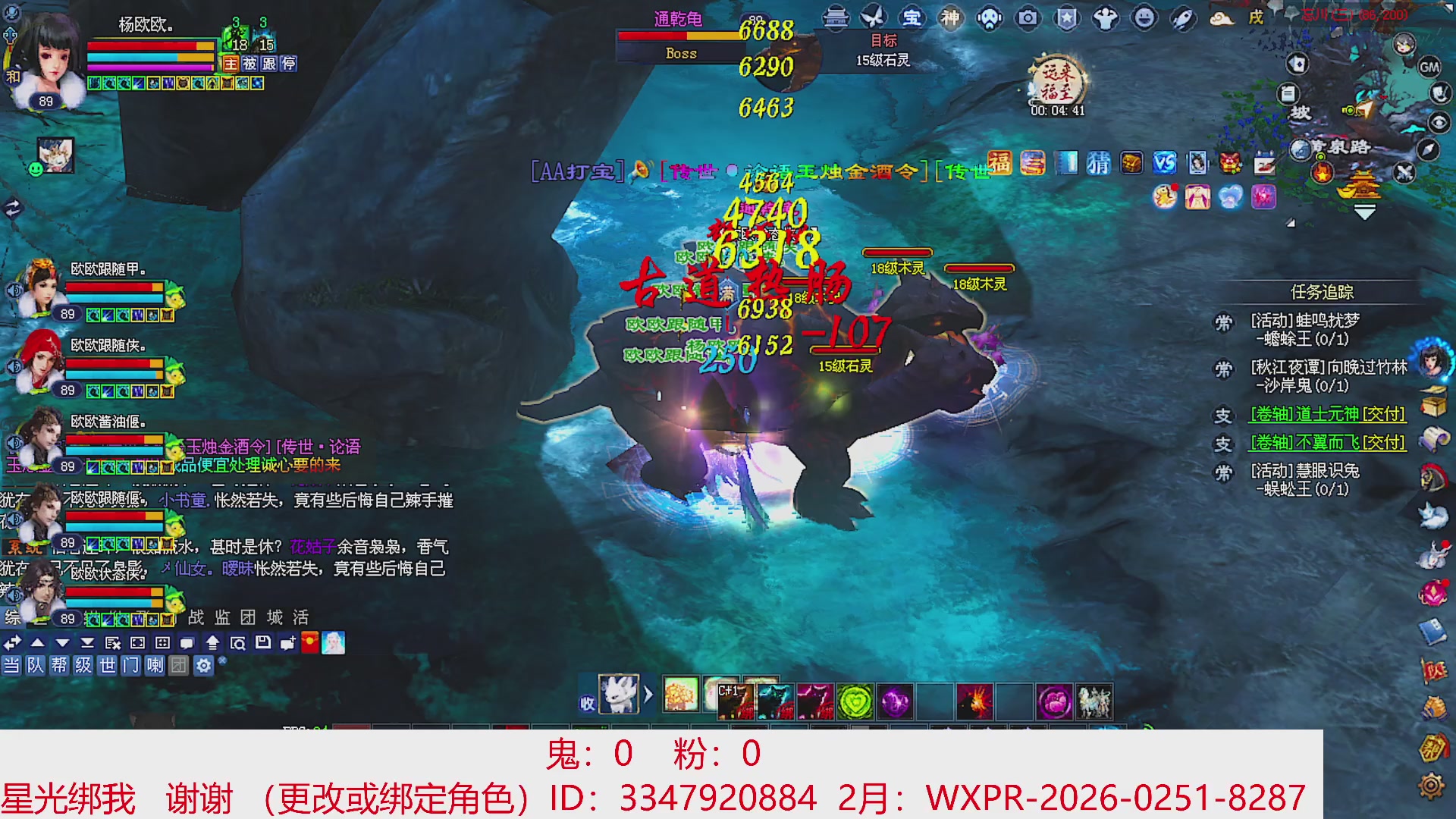Toggle the 喇 loudspeaker chat channel
The image size is (1456, 819).
tap(156, 667)
